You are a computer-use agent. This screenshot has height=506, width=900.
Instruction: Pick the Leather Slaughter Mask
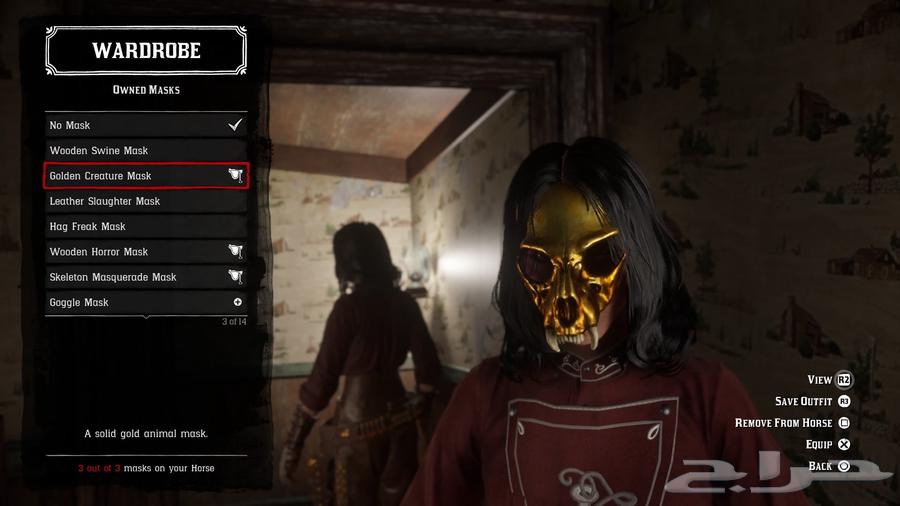[146, 201]
